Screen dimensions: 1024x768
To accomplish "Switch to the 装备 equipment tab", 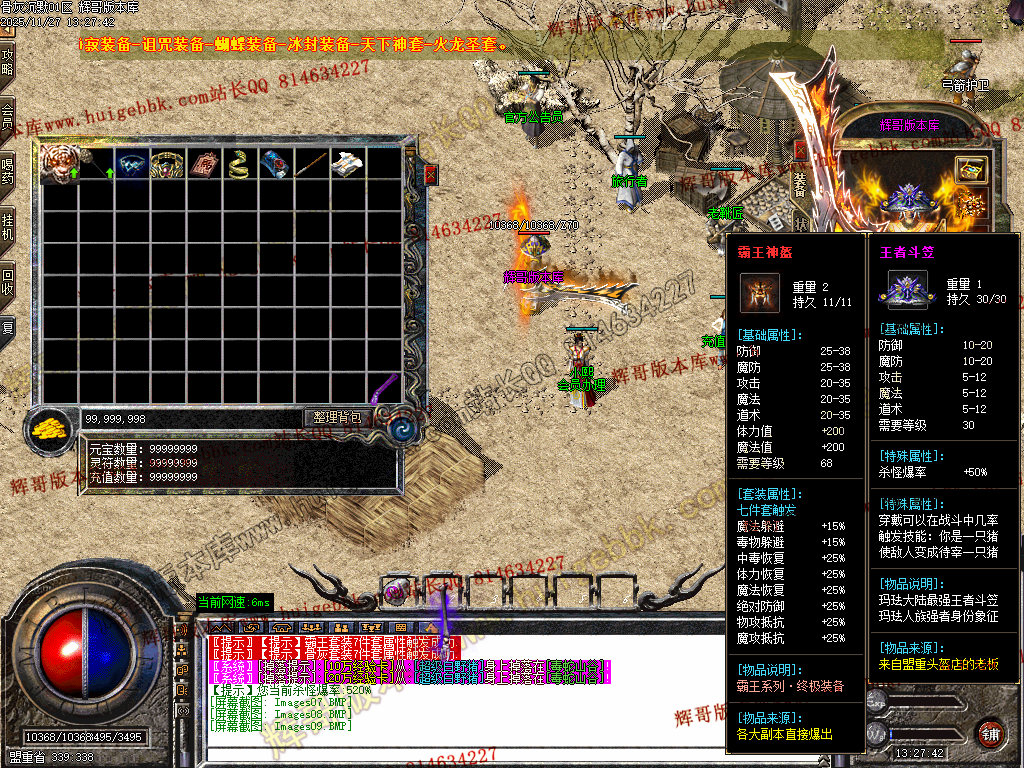I will (800, 185).
